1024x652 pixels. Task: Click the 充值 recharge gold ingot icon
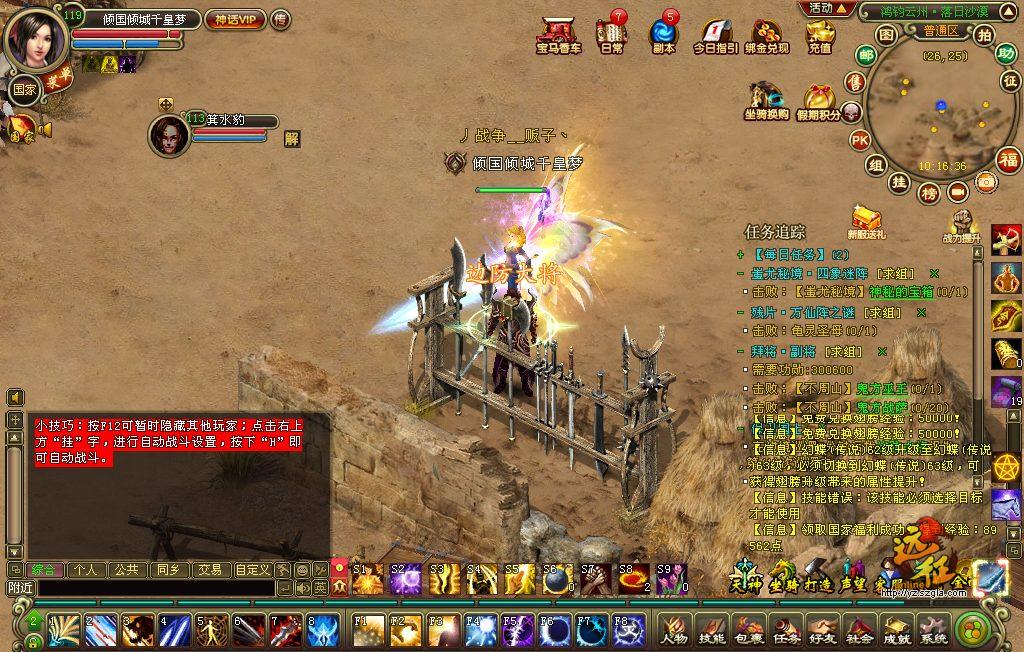click(x=820, y=34)
